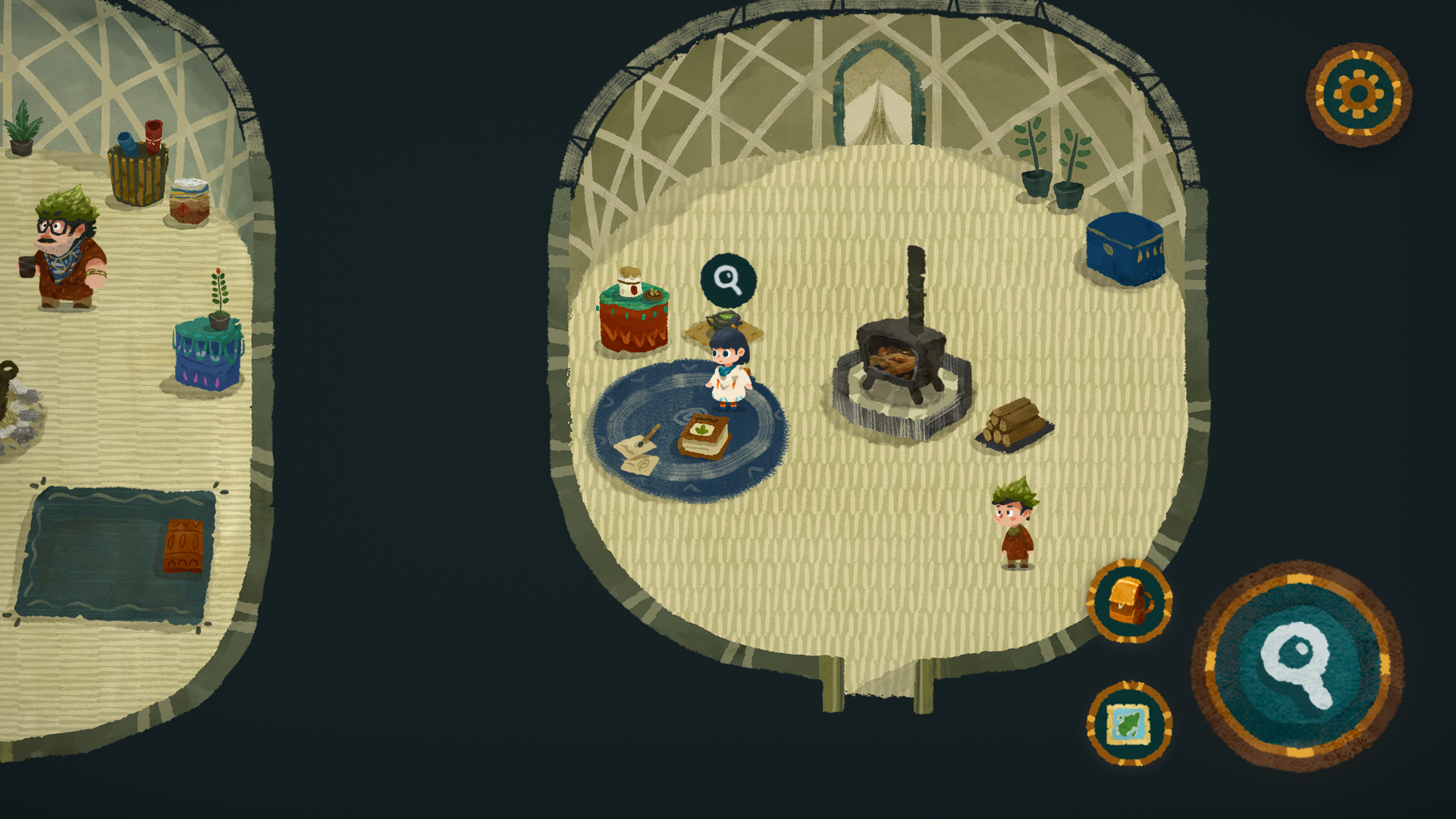This screenshot has height=819, width=1456.
Task: Open the settings gear menu
Action: tap(1358, 94)
